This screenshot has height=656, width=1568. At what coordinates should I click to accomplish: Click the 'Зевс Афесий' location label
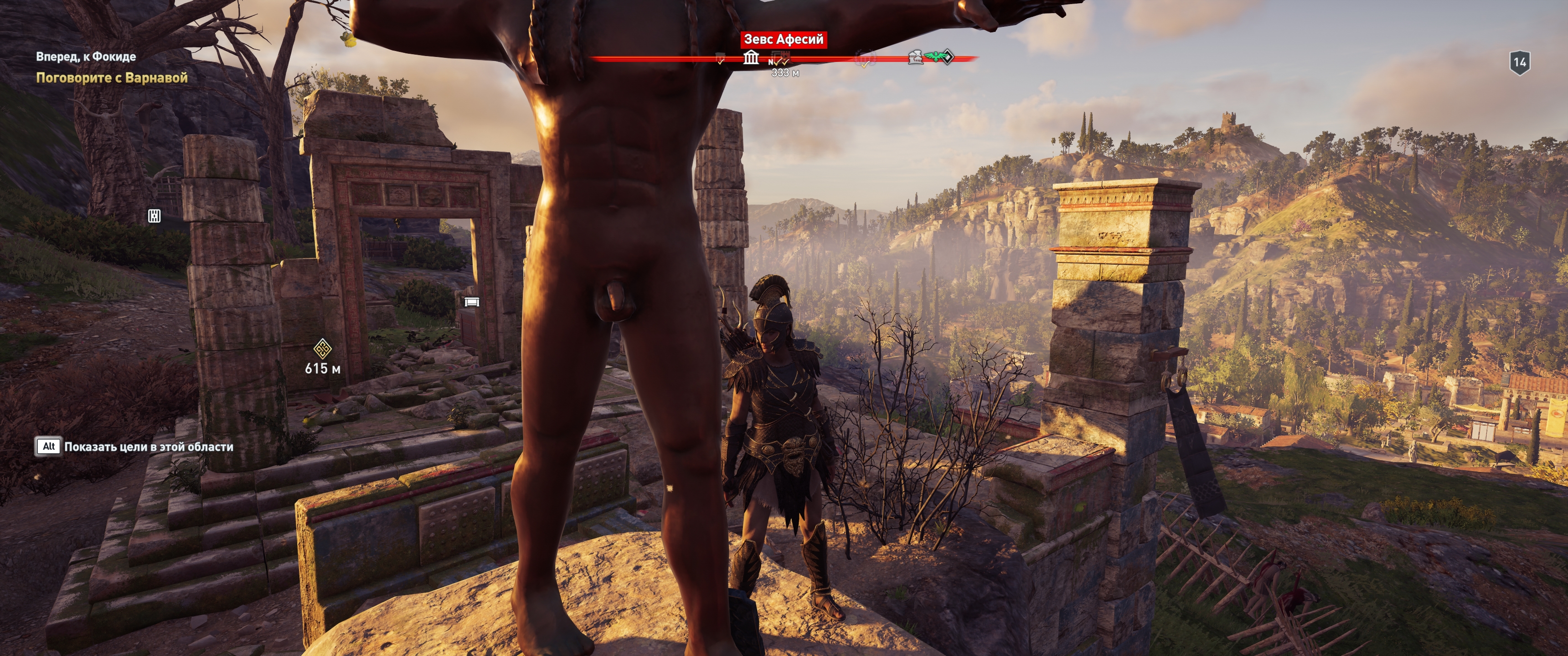coord(784,40)
